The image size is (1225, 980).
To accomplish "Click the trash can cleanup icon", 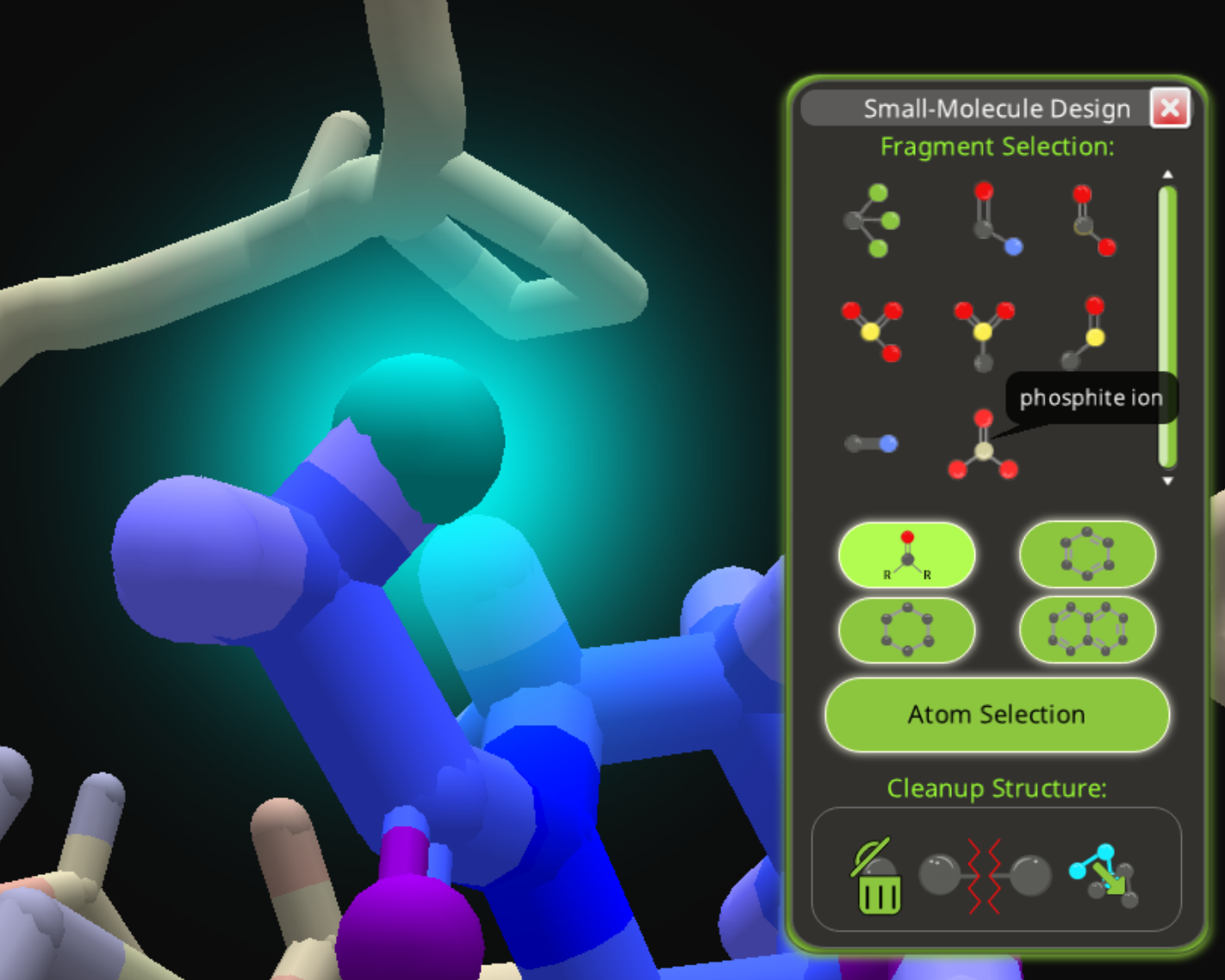I will coord(878,878).
